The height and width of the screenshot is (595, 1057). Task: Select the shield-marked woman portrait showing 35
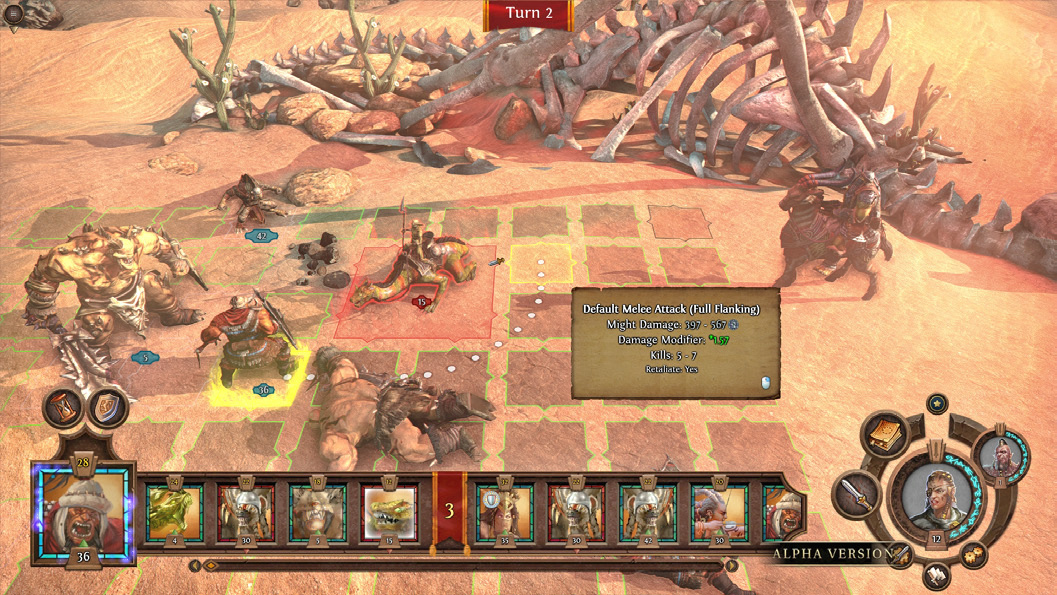[504, 508]
